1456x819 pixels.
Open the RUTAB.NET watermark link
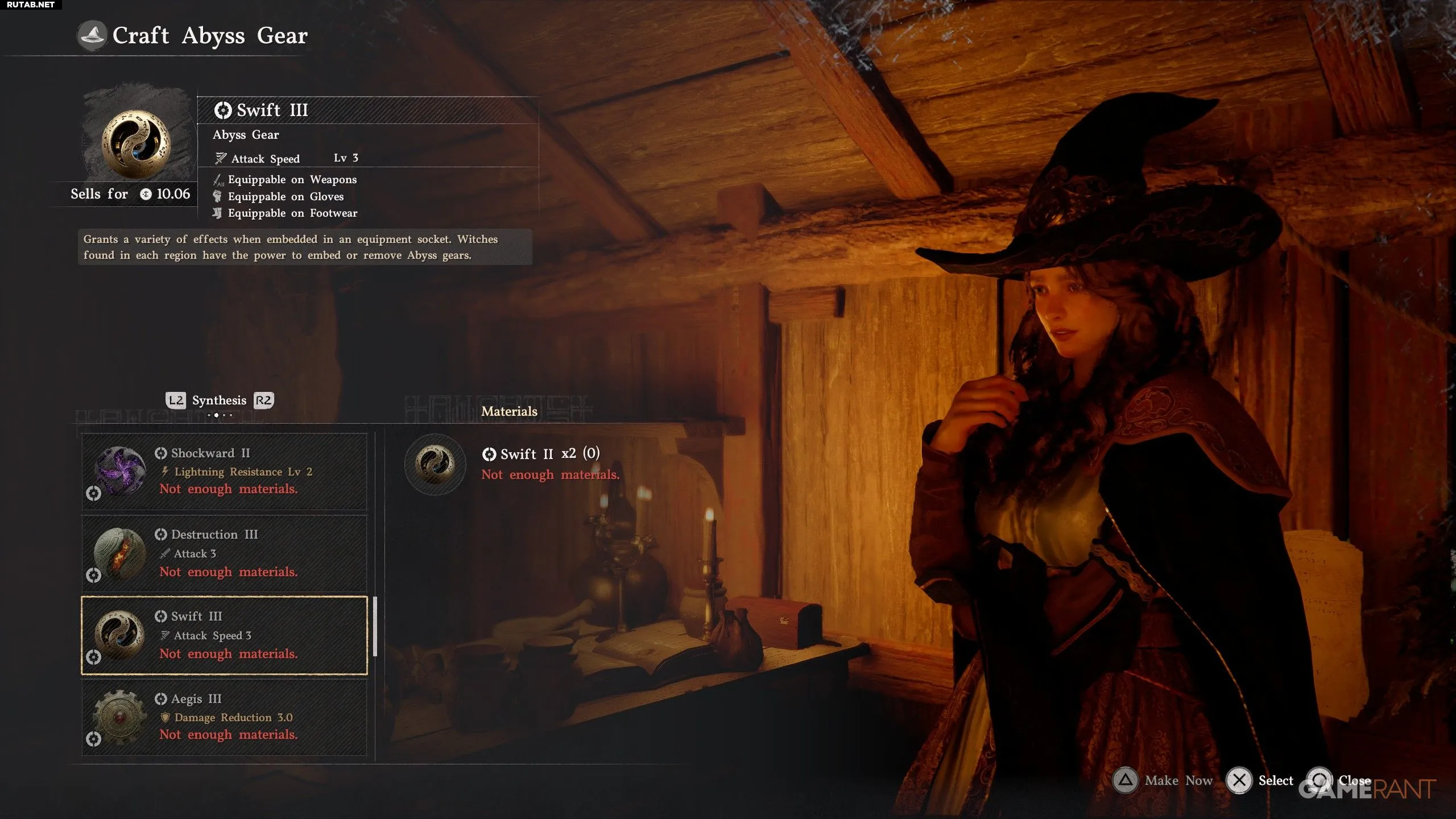[31, 5]
